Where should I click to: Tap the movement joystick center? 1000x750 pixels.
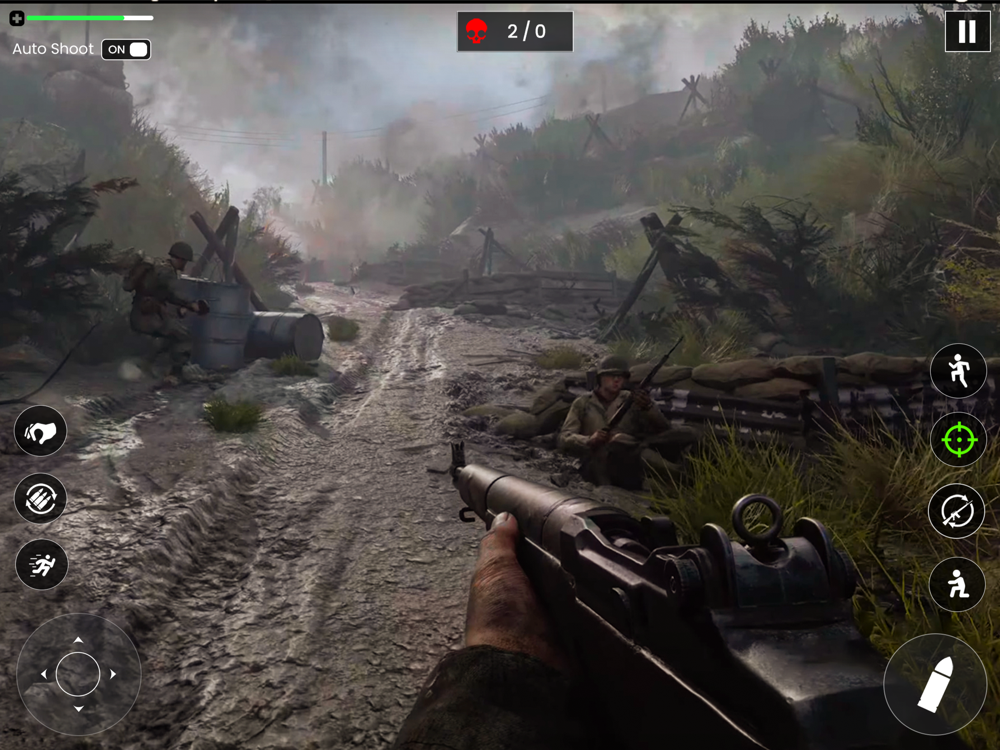tap(78, 674)
